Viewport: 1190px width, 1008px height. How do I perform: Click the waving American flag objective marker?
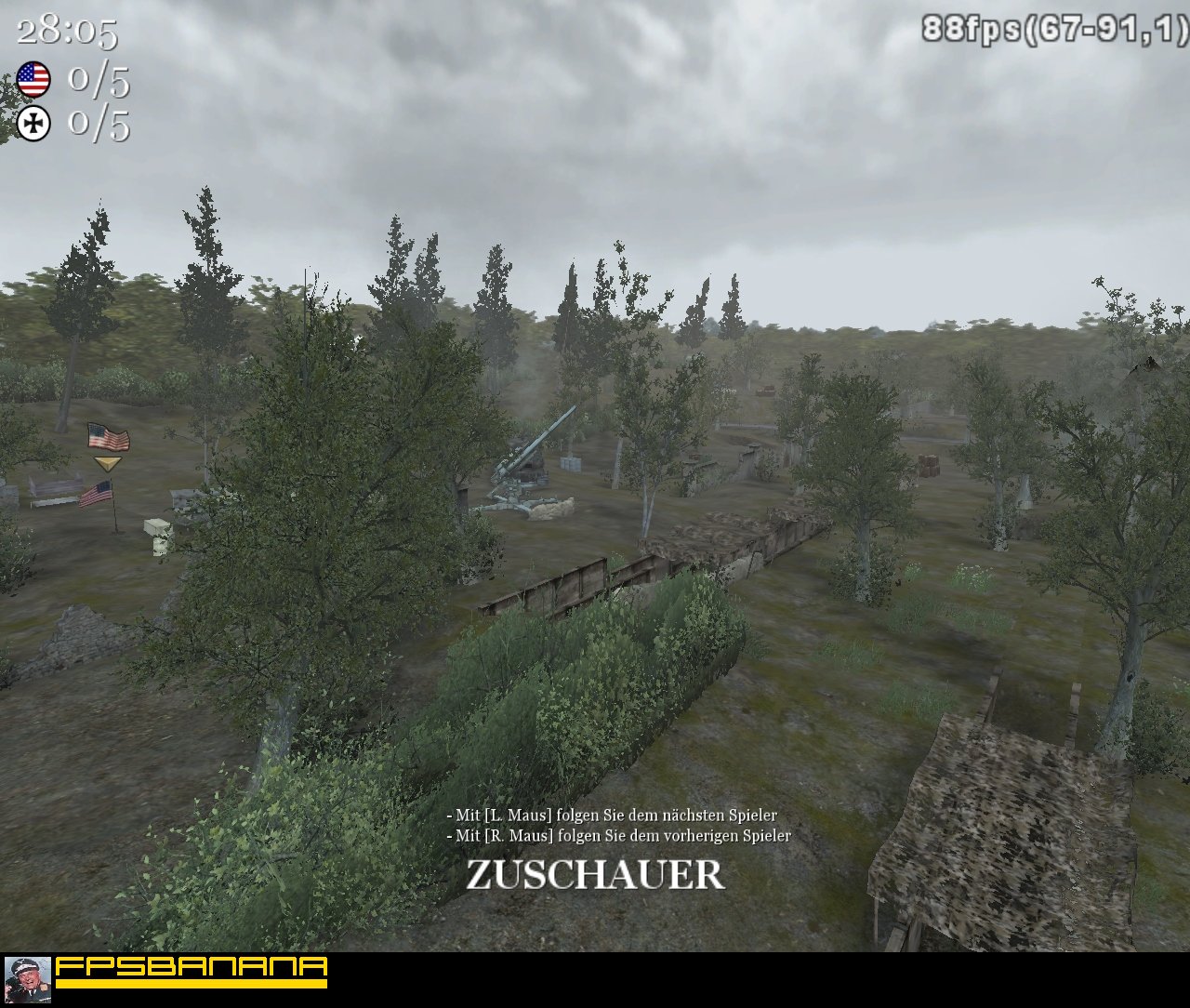pos(107,435)
